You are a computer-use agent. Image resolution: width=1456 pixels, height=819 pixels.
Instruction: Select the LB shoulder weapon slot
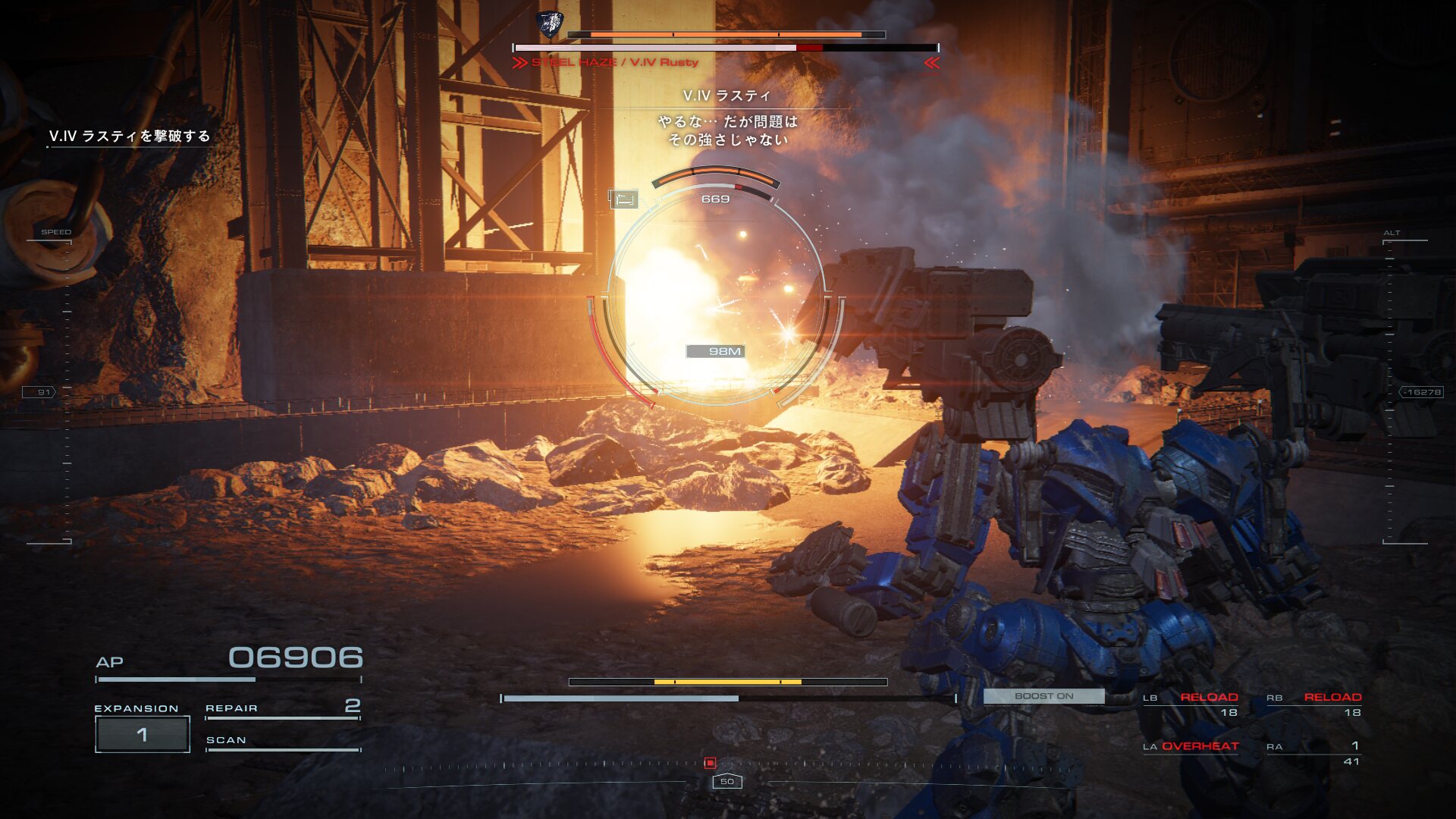(x=1191, y=704)
